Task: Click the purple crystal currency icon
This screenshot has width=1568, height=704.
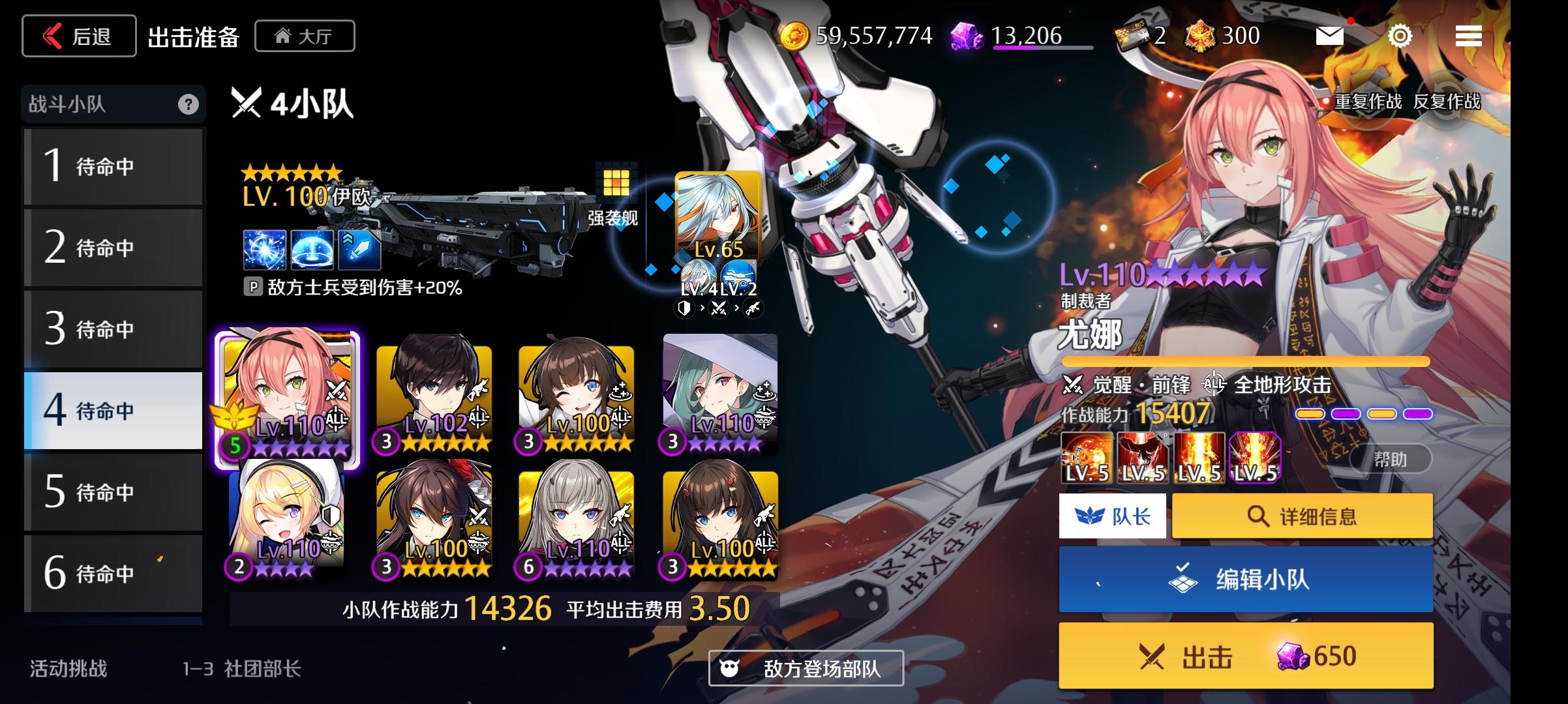Action: [x=965, y=36]
